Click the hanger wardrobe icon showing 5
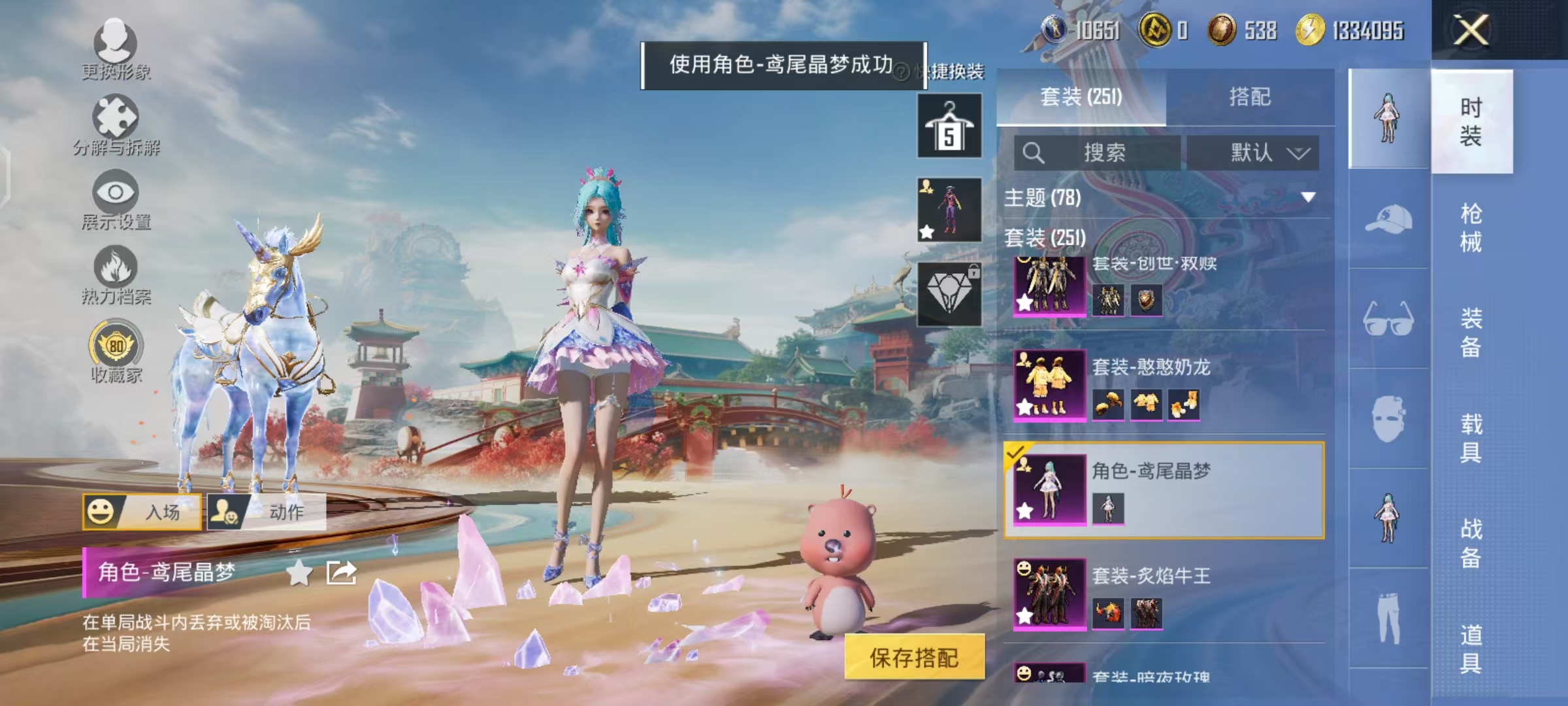The image size is (1568, 706). pyautogui.click(x=949, y=124)
